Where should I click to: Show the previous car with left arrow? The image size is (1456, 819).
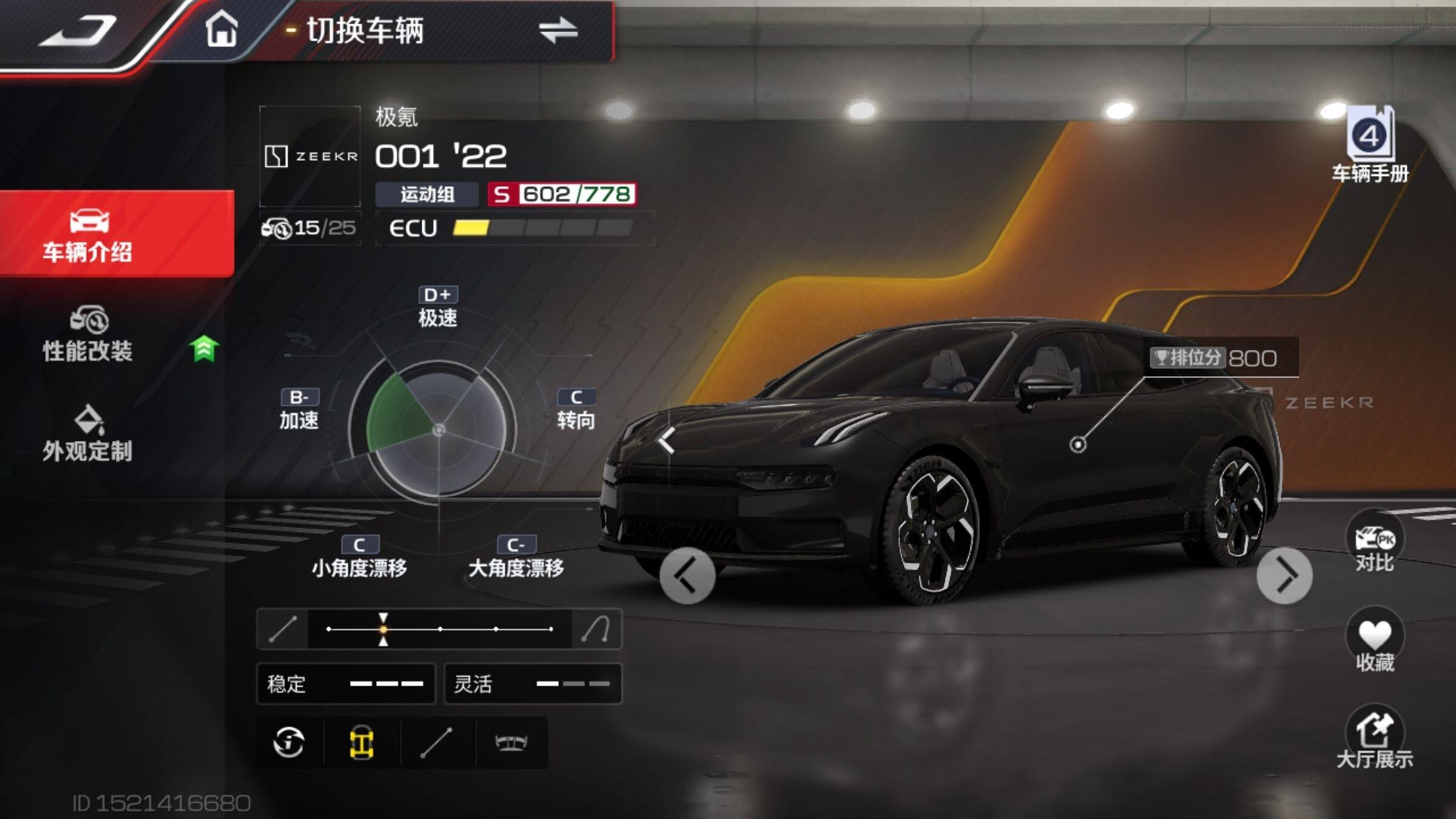coord(687,576)
